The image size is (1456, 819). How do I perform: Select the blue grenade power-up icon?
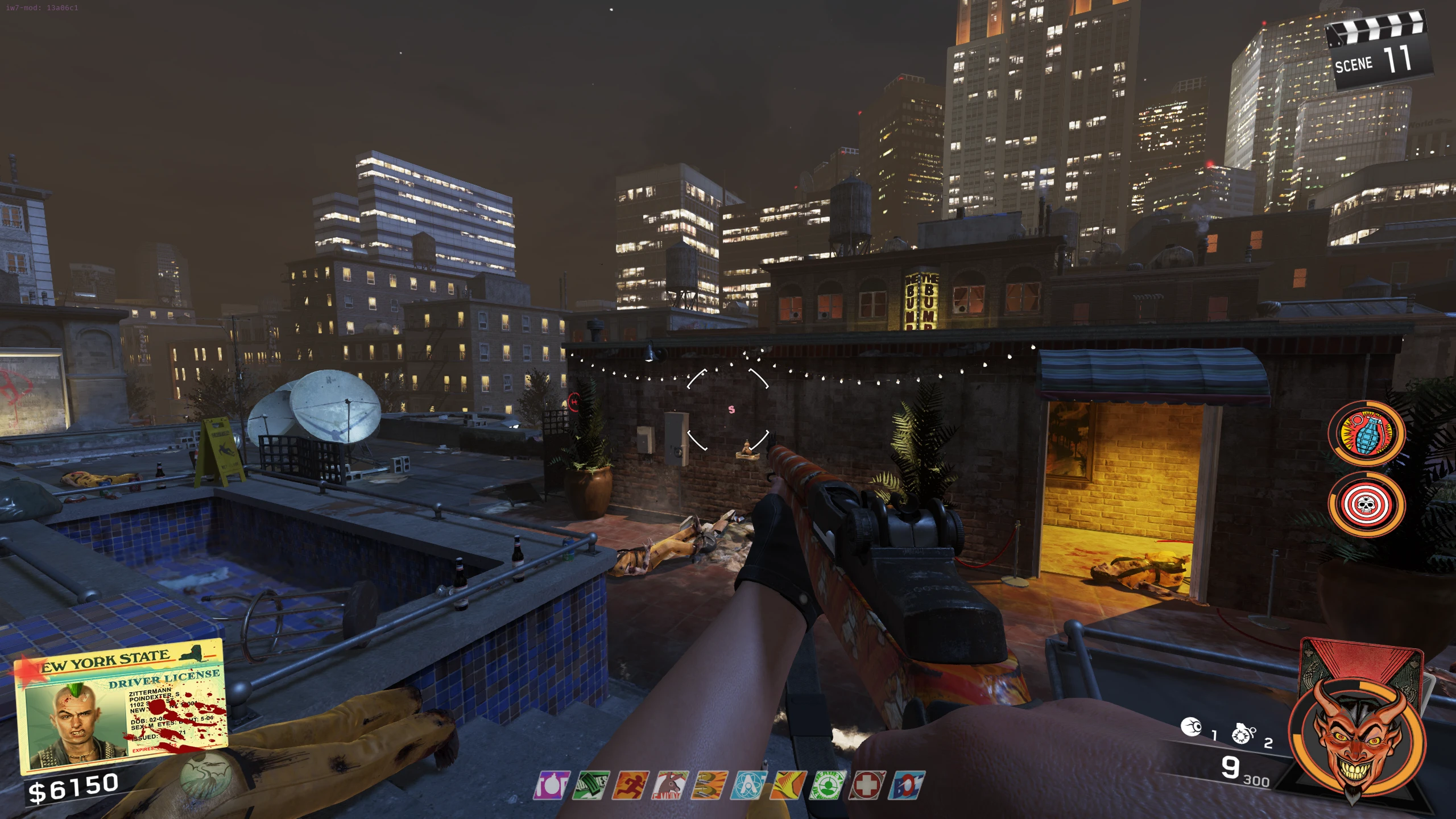click(x=1366, y=433)
